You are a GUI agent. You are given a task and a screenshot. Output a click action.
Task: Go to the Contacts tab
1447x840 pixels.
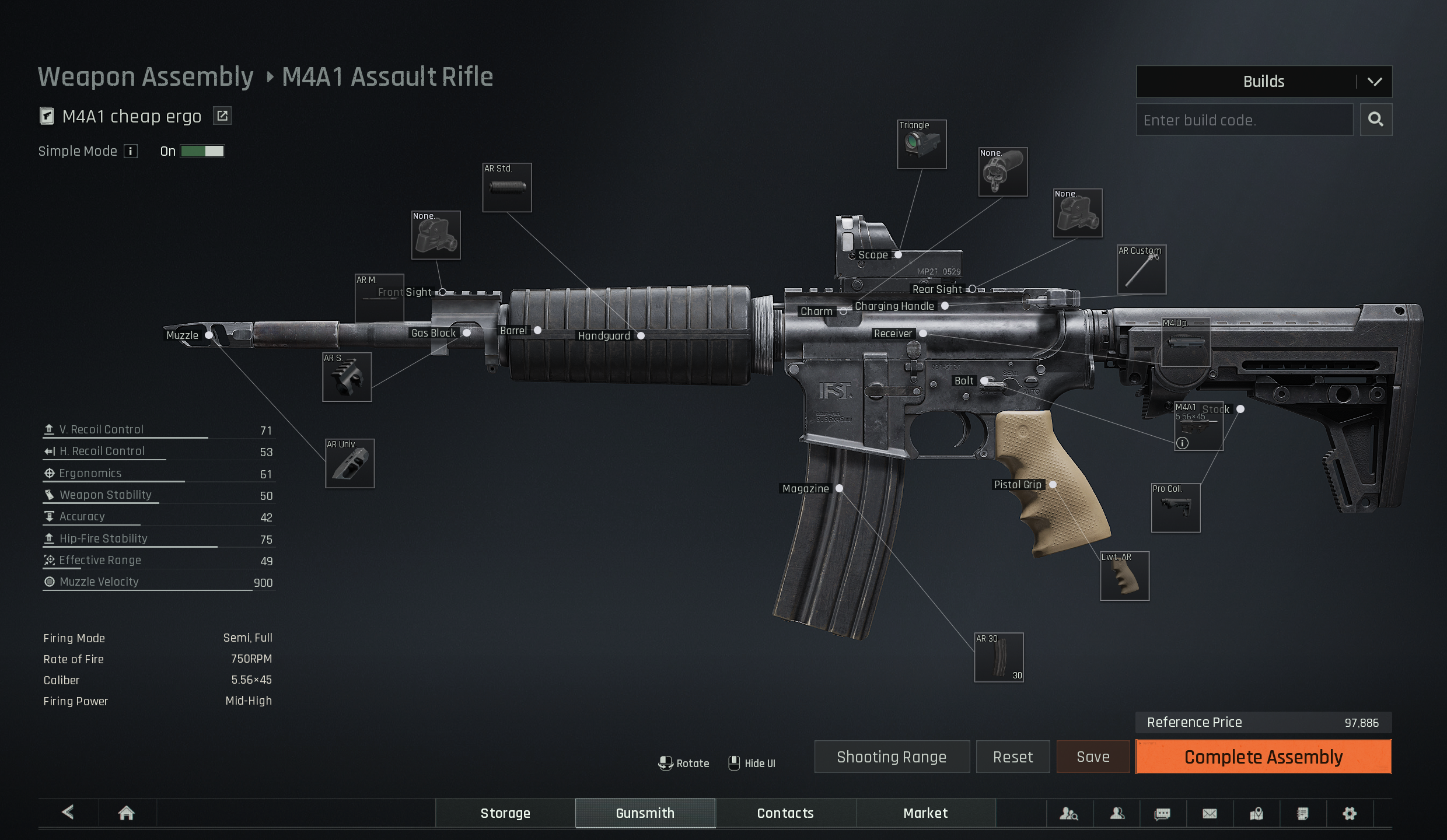[785, 813]
